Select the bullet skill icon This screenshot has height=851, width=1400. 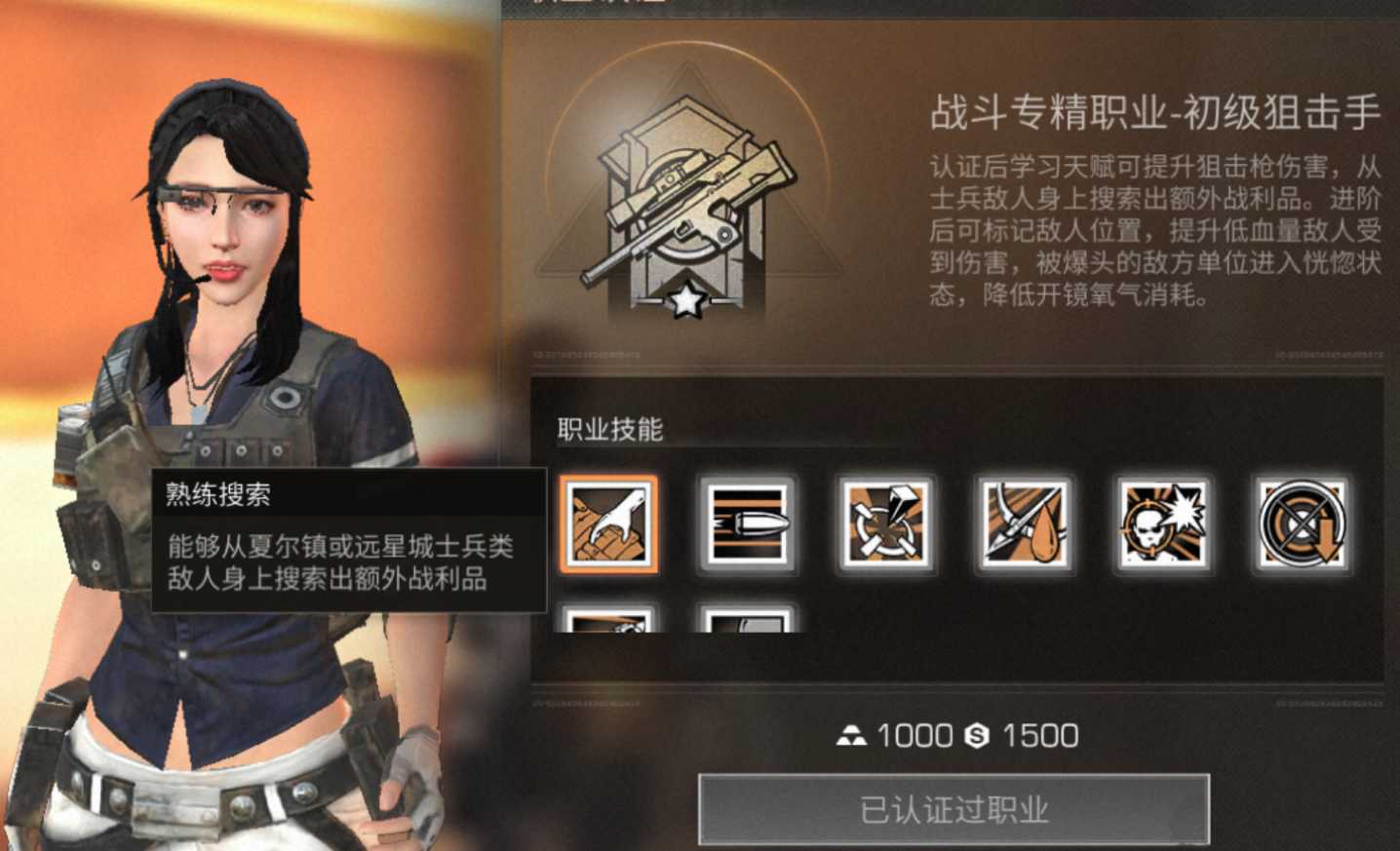(747, 525)
